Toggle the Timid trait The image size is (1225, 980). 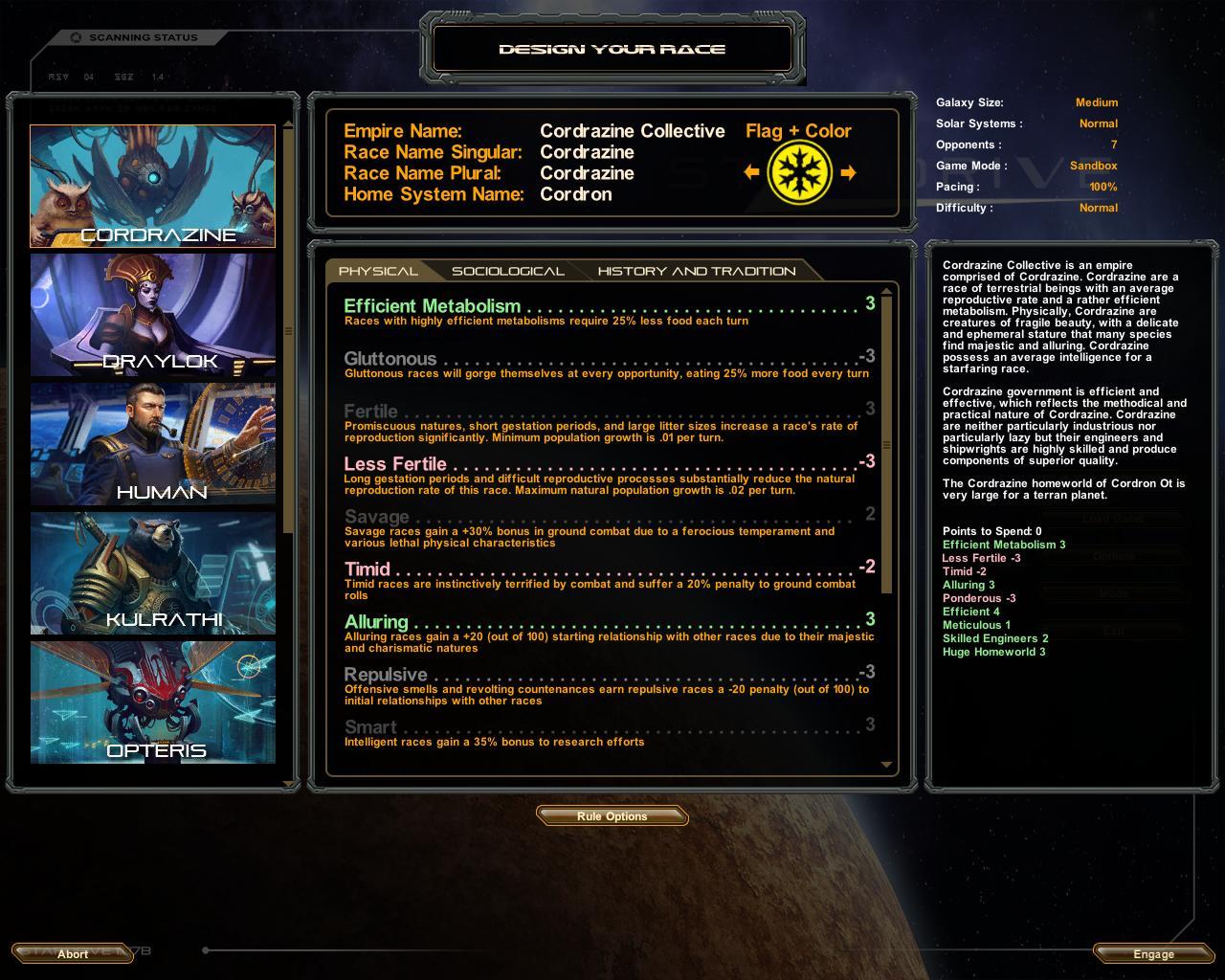[x=367, y=569]
